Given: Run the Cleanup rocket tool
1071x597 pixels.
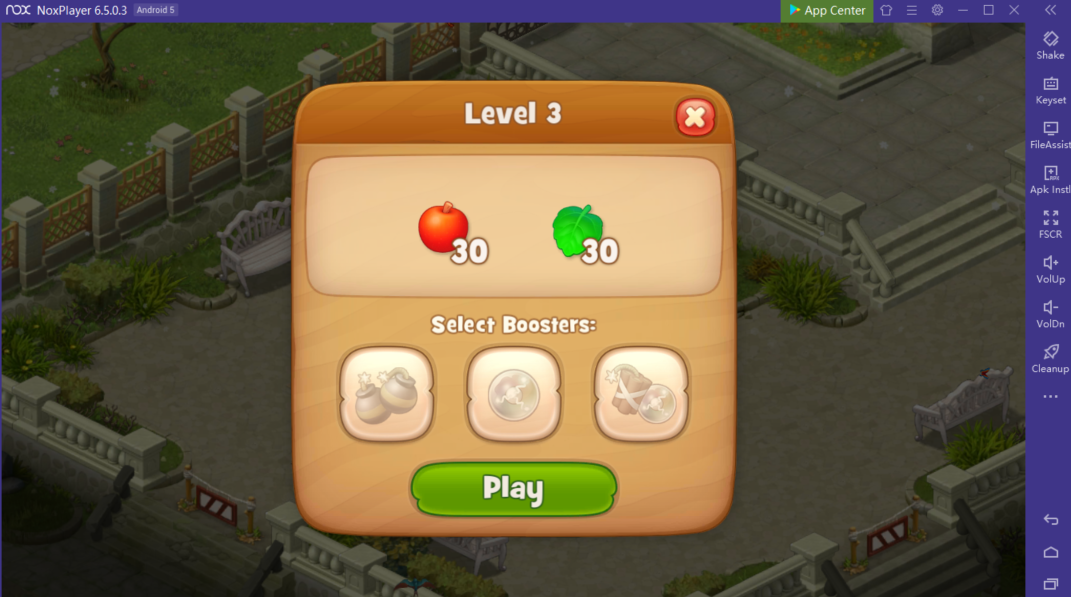Looking at the screenshot, I should (1050, 357).
